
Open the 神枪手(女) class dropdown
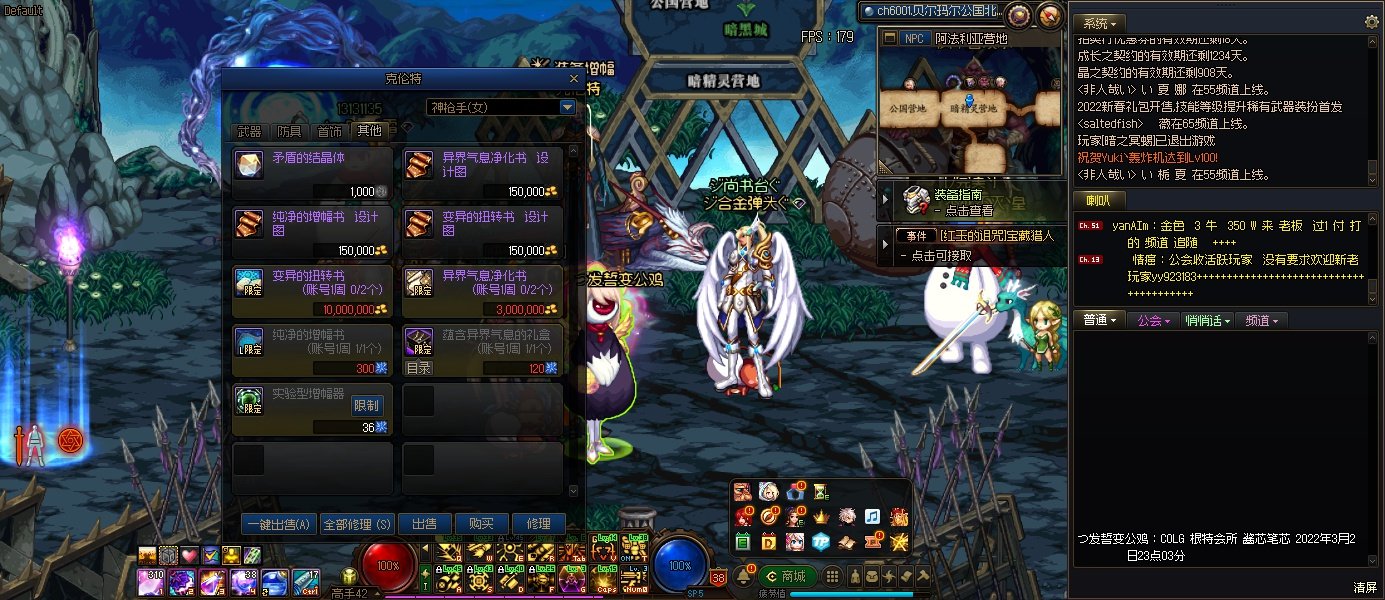(x=567, y=107)
